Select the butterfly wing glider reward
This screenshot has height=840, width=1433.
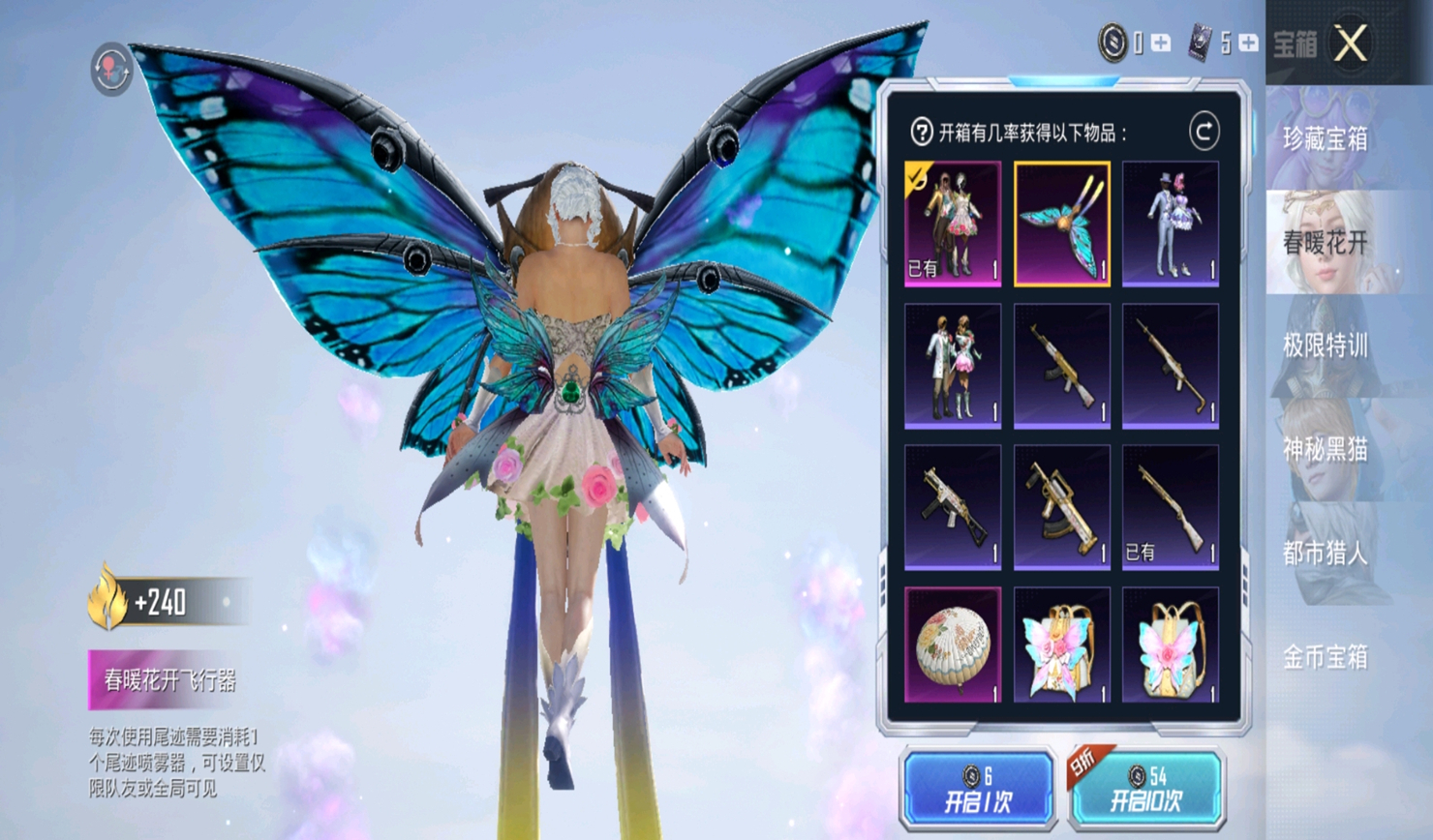tap(1062, 225)
